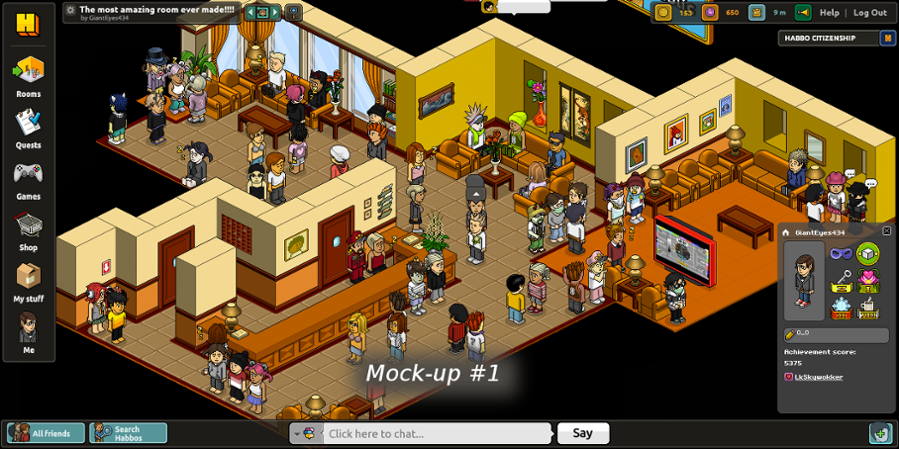Viewport: 899px width, 449px height.
Task: Click the green megaphone icon
Action: (x=803, y=13)
